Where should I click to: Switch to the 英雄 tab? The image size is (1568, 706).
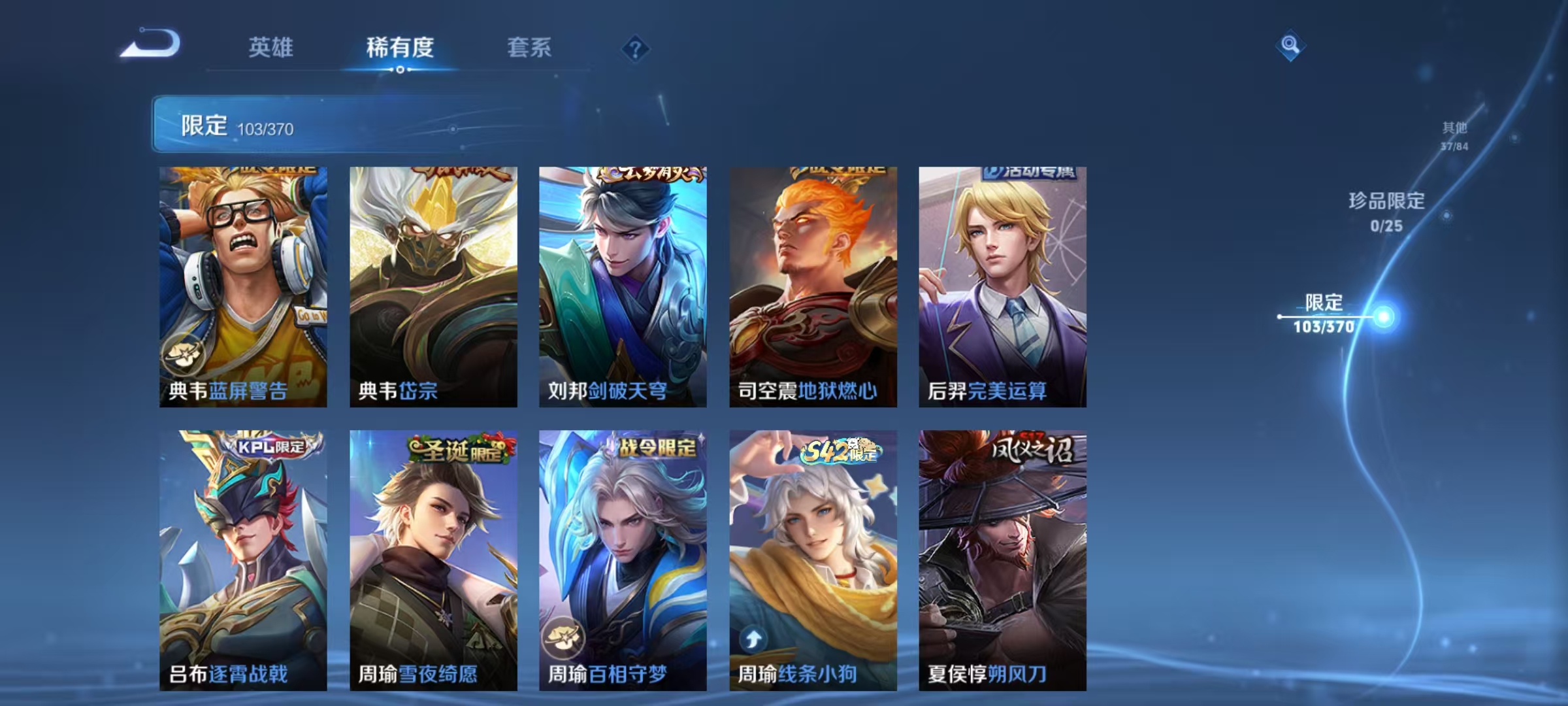pos(270,48)
